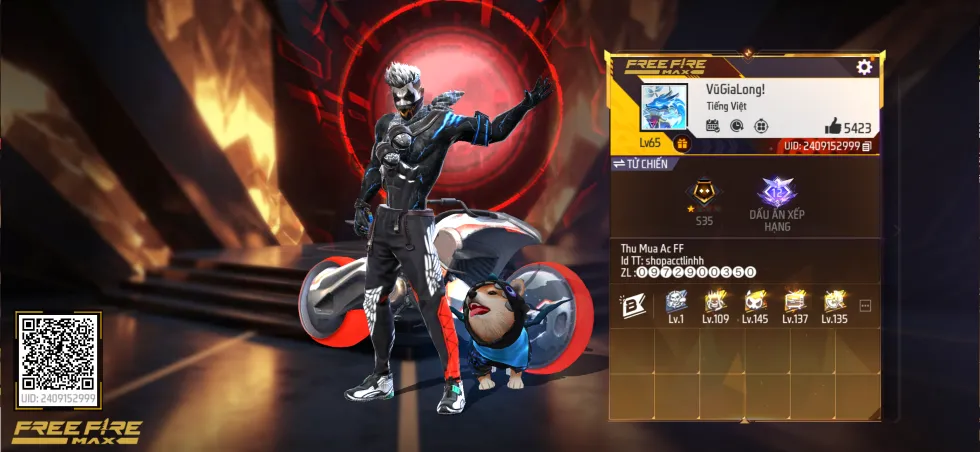Select the Lv.137 badge icon
The image size is (980, 452).
point(795,302)
